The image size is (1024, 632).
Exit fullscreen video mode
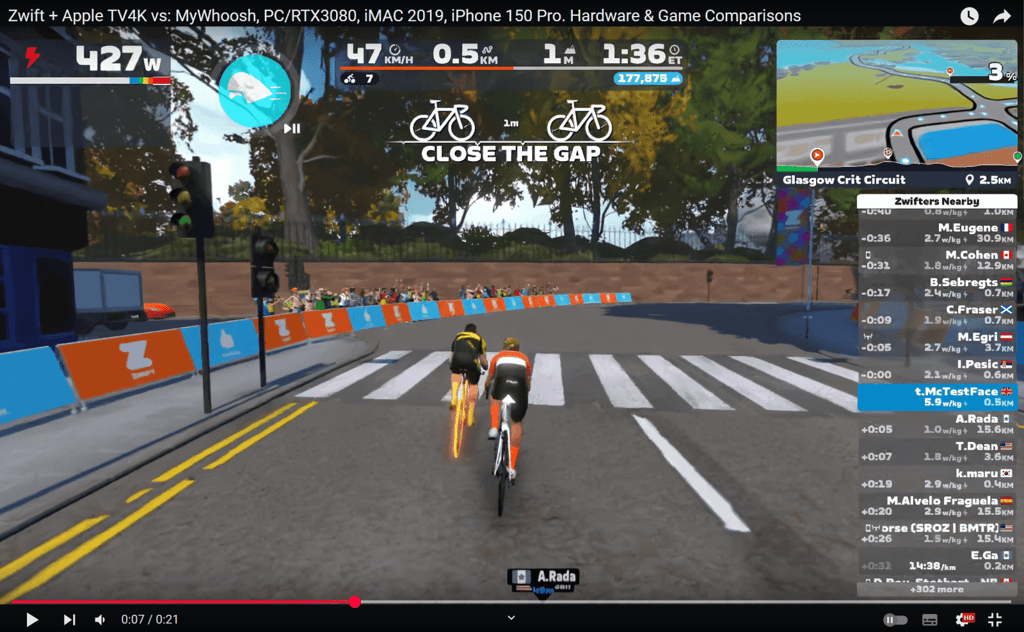[x=995, y=620]
